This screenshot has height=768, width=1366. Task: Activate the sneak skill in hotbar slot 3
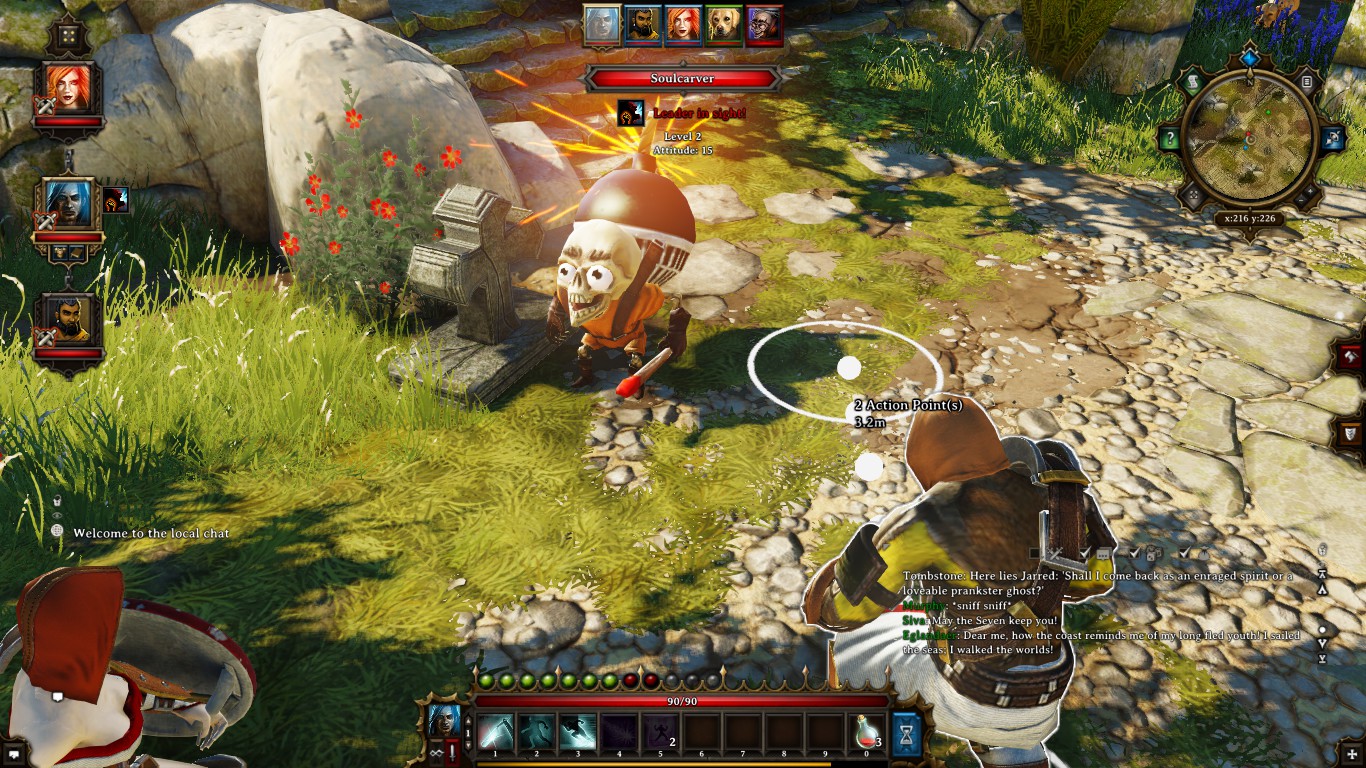pos(577,733)
